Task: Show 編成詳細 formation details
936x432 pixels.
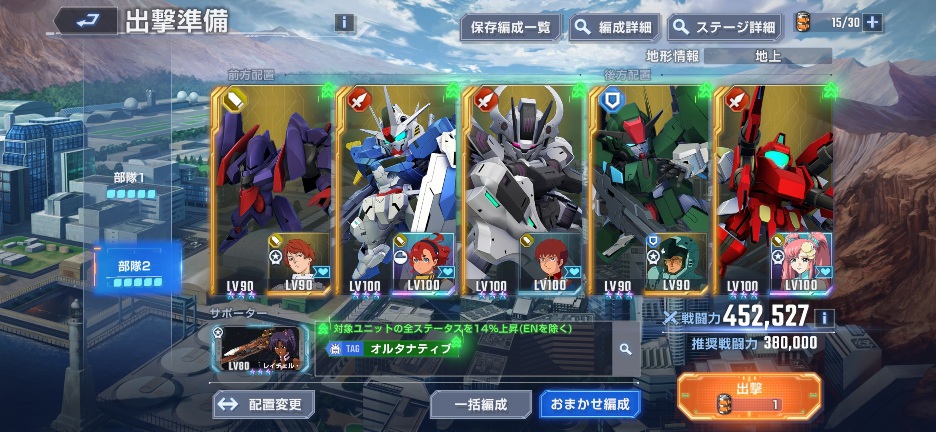Action: [x=612, y=27]
